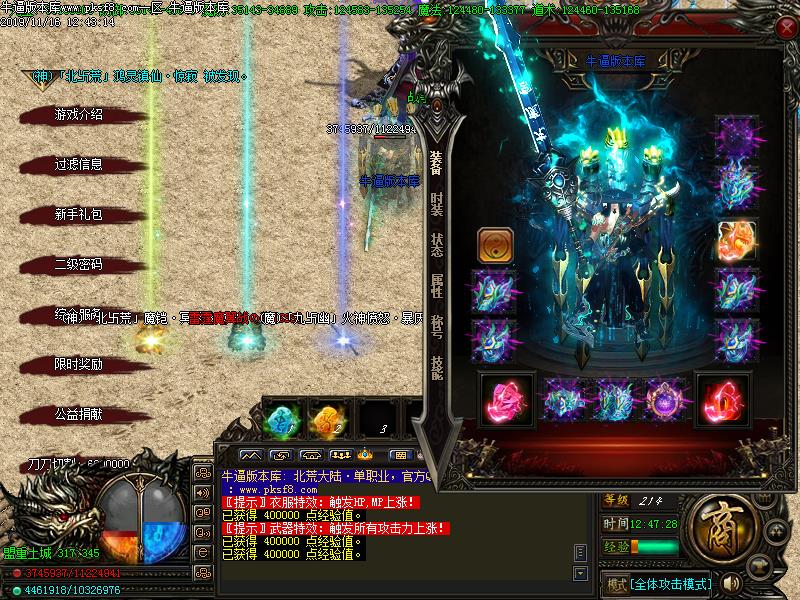Viewport: 800px width, 600px height.
Task: Open the 限时奖励 timed rewards
Action: pyautogui.click(x=78, y=365)
